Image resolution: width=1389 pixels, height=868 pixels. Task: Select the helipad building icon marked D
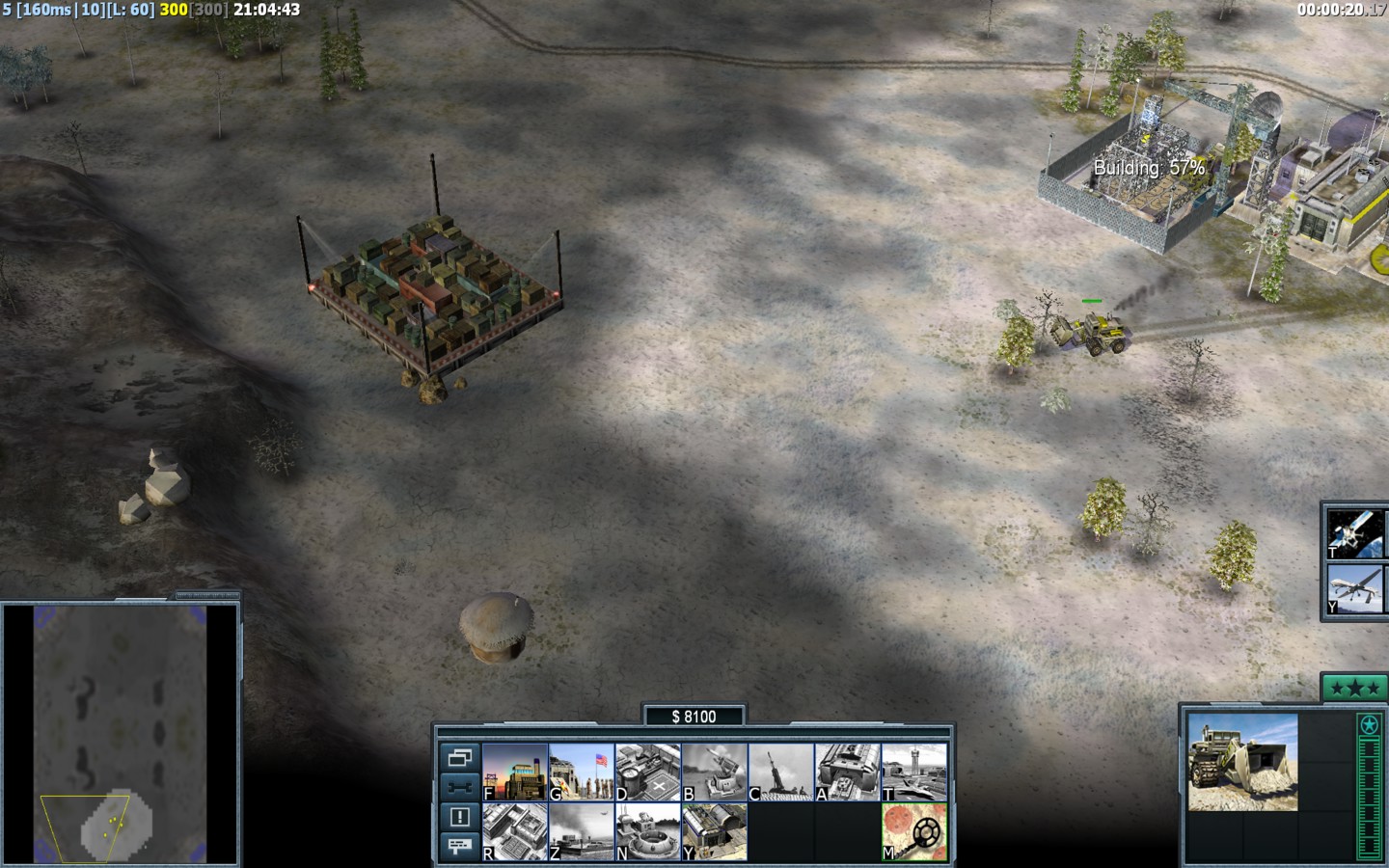(x=648, y=772)
